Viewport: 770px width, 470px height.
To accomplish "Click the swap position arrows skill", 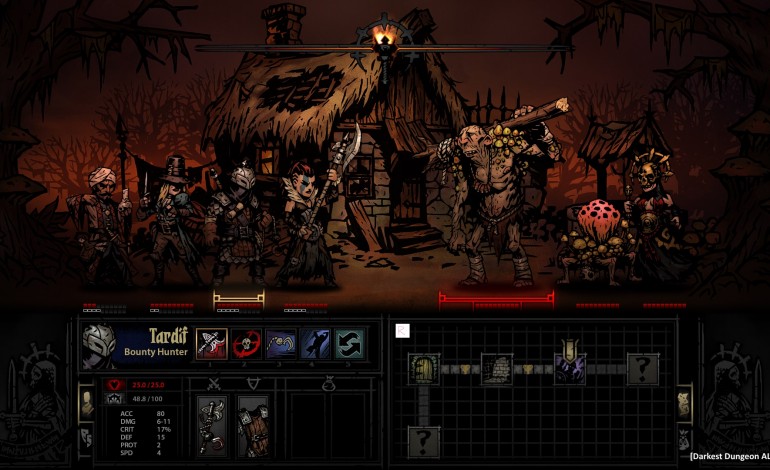I will (348, 343).
